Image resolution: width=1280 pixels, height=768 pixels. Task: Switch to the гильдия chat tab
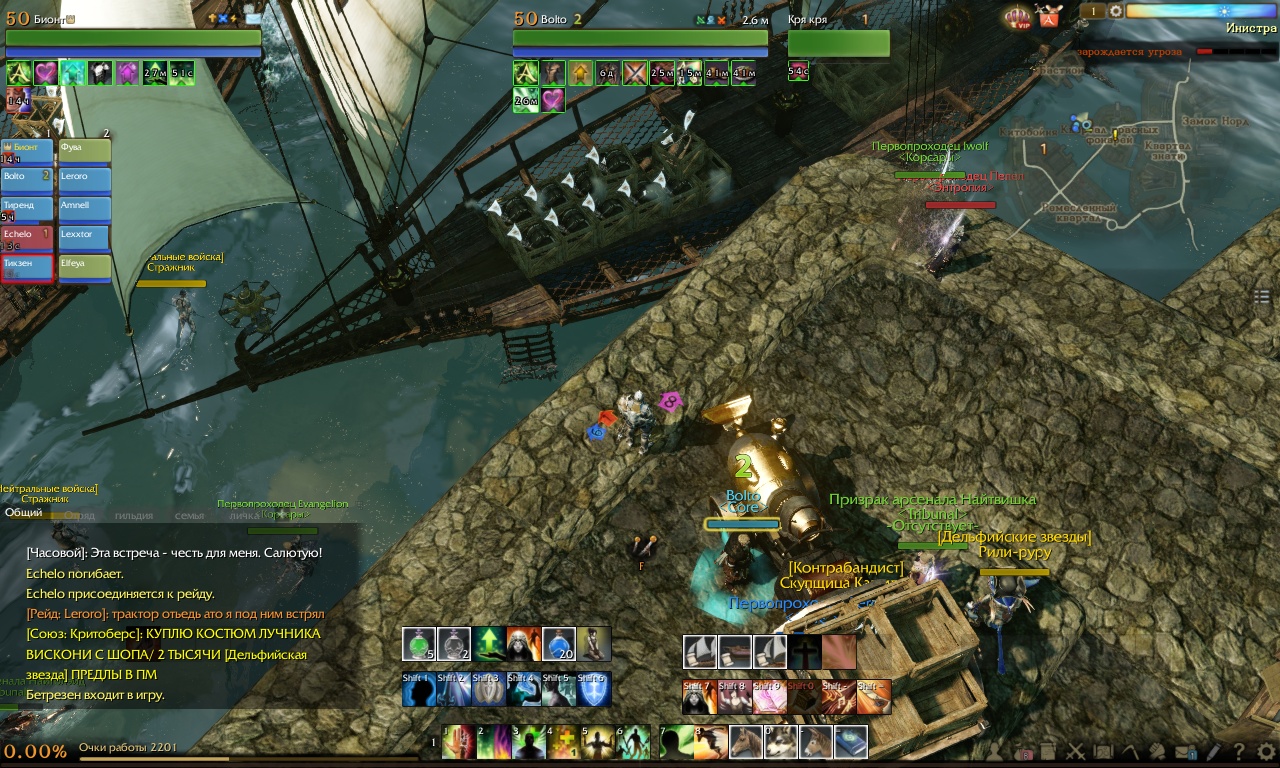tap(134, 515)
